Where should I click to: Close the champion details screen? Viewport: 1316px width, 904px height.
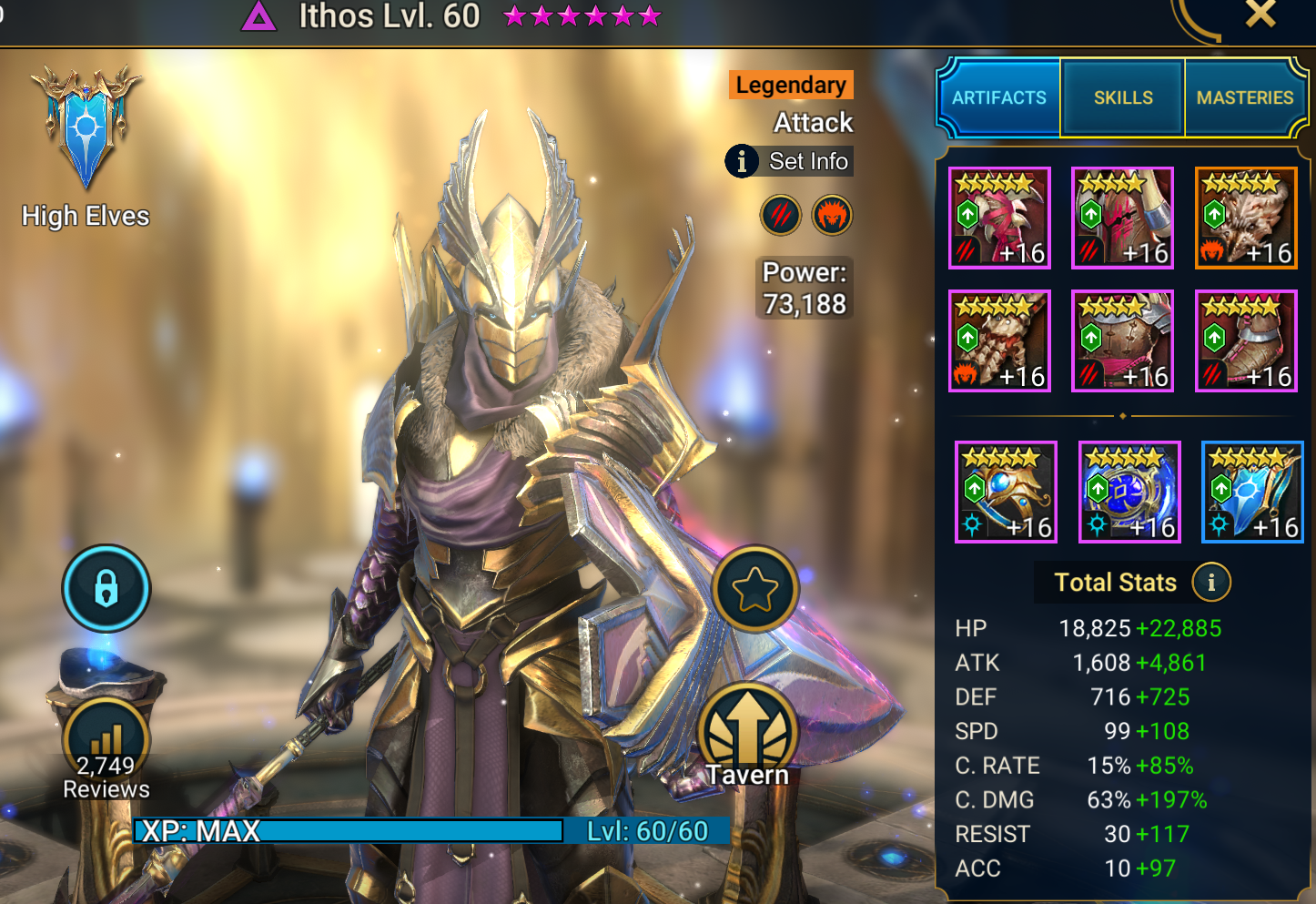pyautogui.click(x=1260, y=15)
